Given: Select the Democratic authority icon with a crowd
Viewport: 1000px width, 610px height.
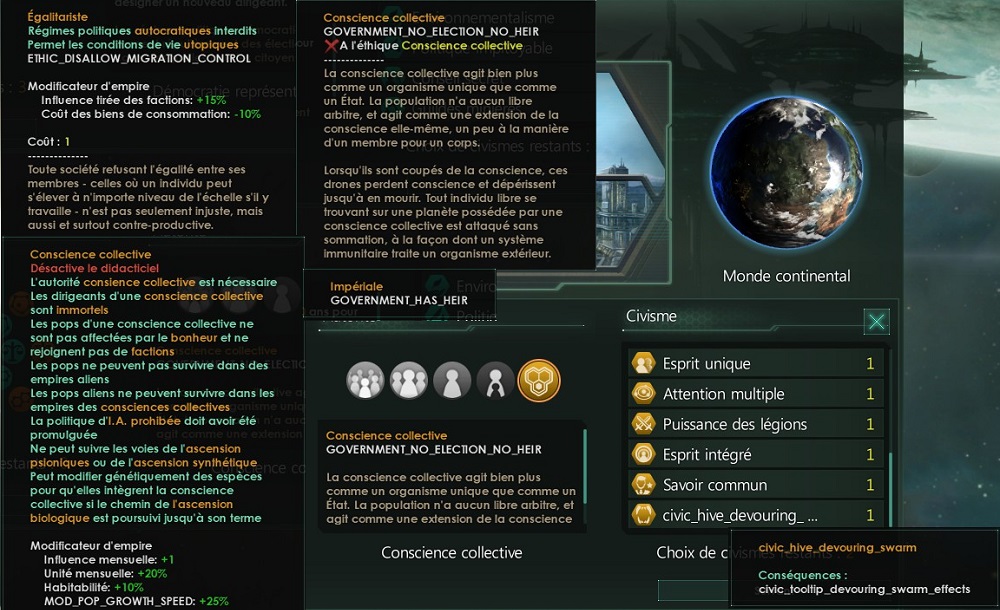Looking at the screenshot, I should [365, 381].
